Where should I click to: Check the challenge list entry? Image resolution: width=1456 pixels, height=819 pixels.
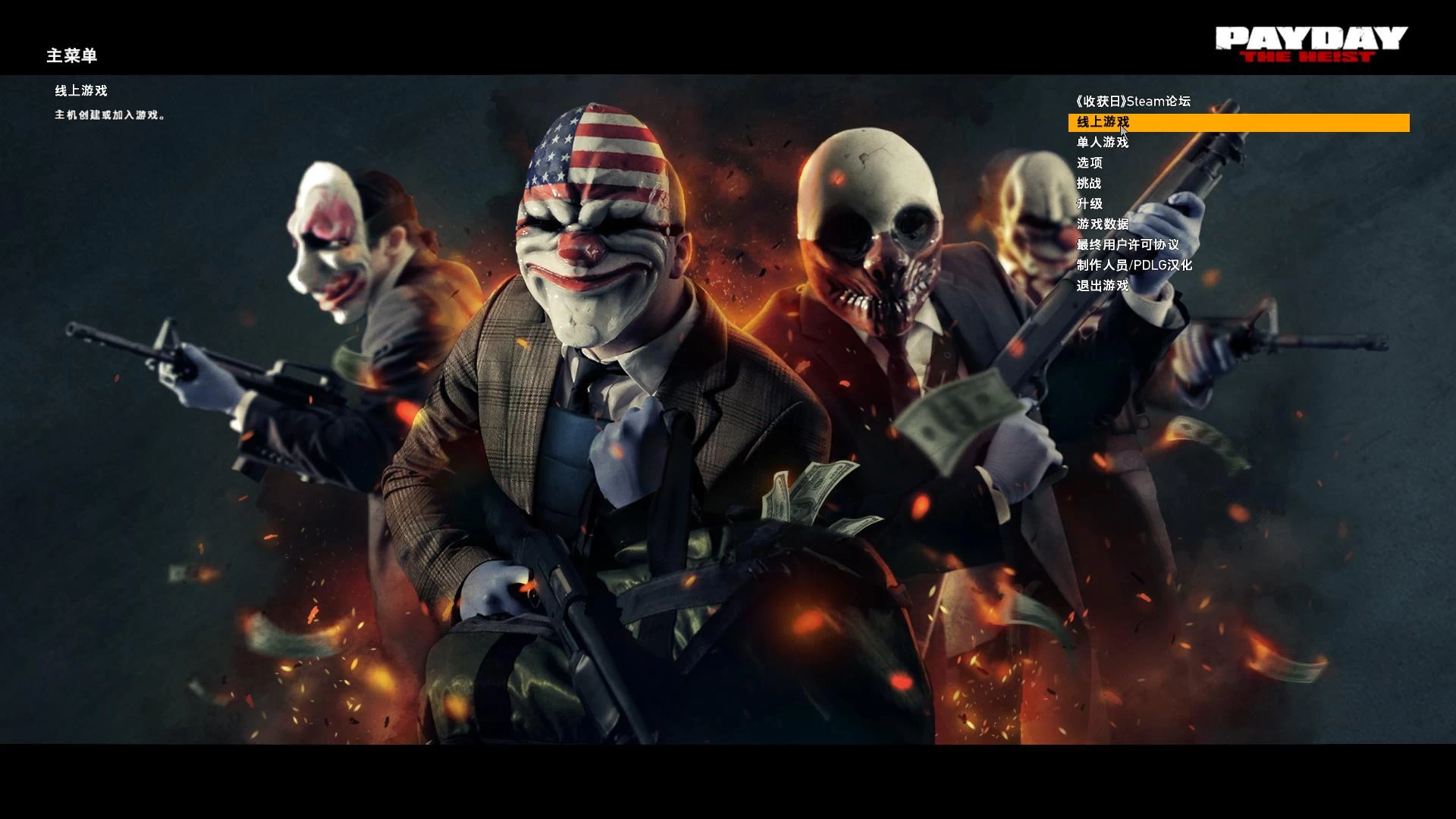coord(1090,184)
